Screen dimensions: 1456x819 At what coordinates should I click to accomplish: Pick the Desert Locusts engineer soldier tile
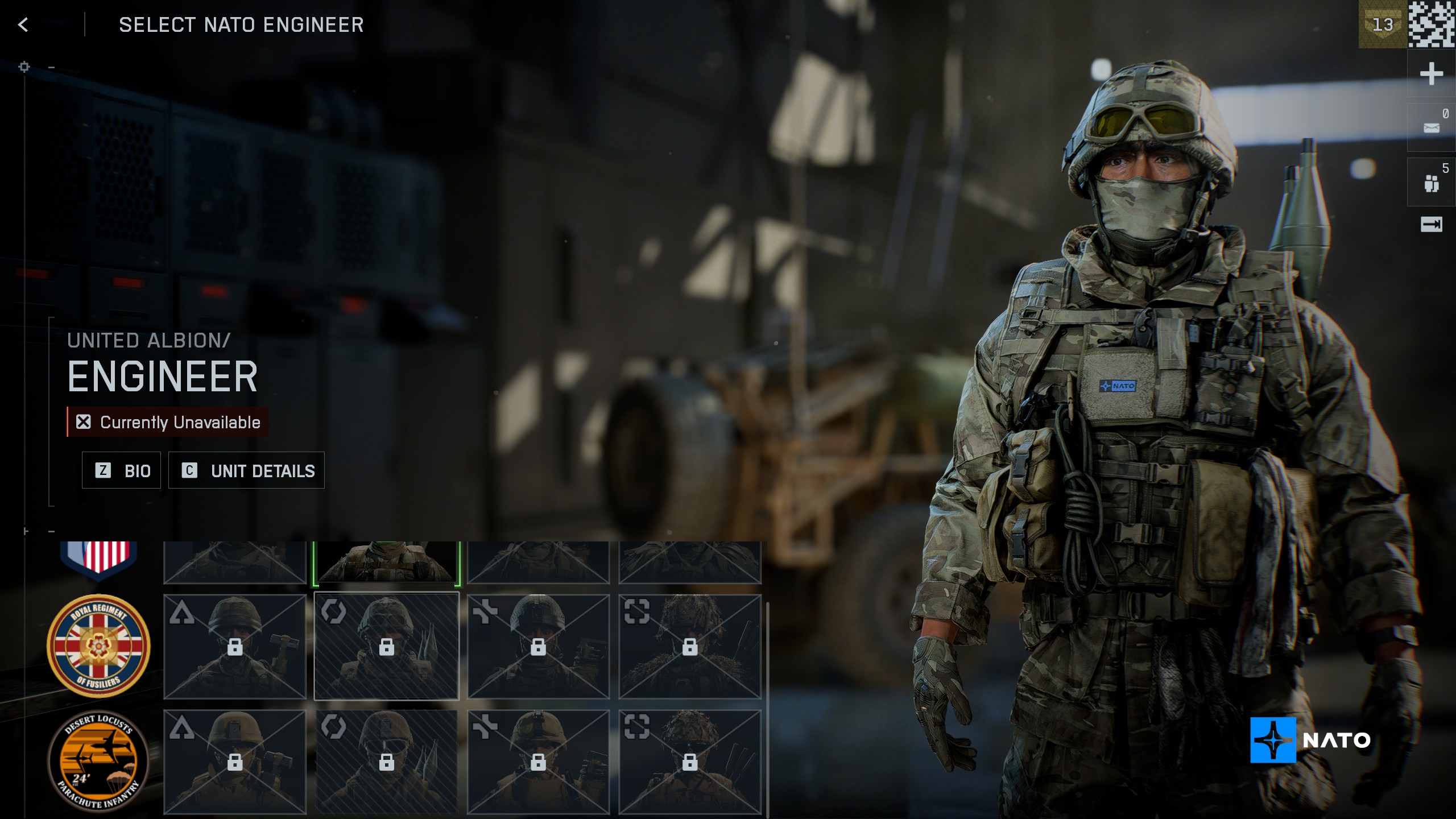pyautogui.click(x=386, y=762)
